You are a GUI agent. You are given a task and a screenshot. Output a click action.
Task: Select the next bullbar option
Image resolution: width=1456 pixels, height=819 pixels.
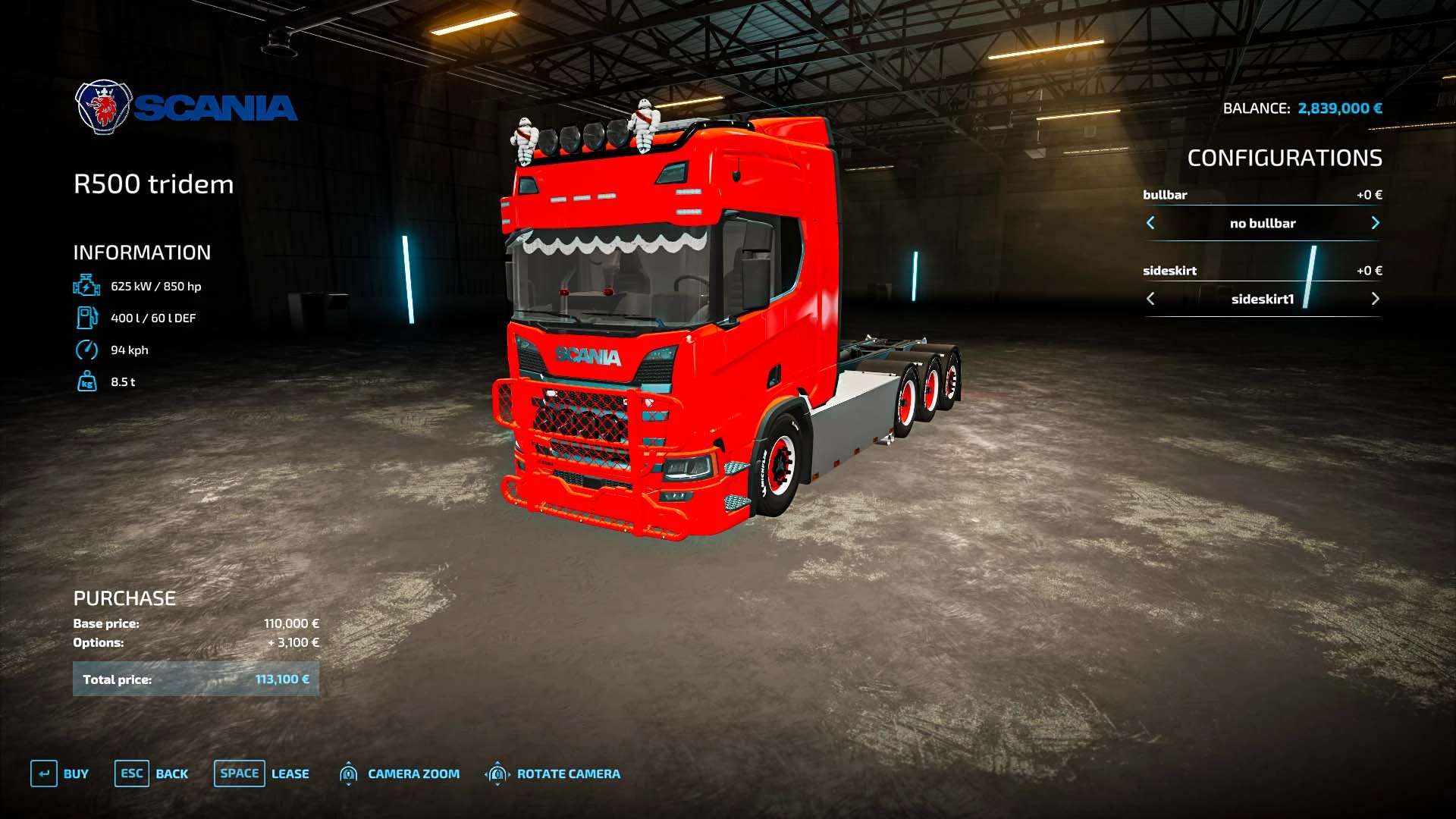(x=1376, y=223)
